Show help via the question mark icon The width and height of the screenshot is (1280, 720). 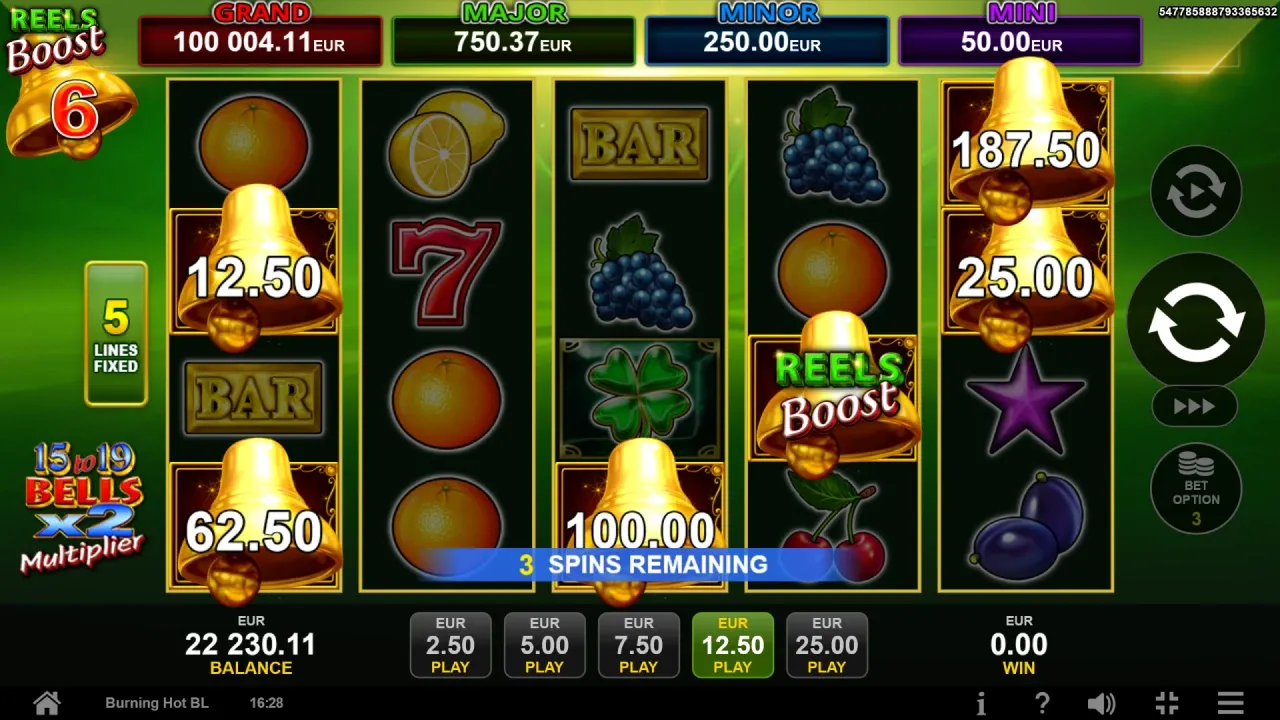click(1042, 703)
